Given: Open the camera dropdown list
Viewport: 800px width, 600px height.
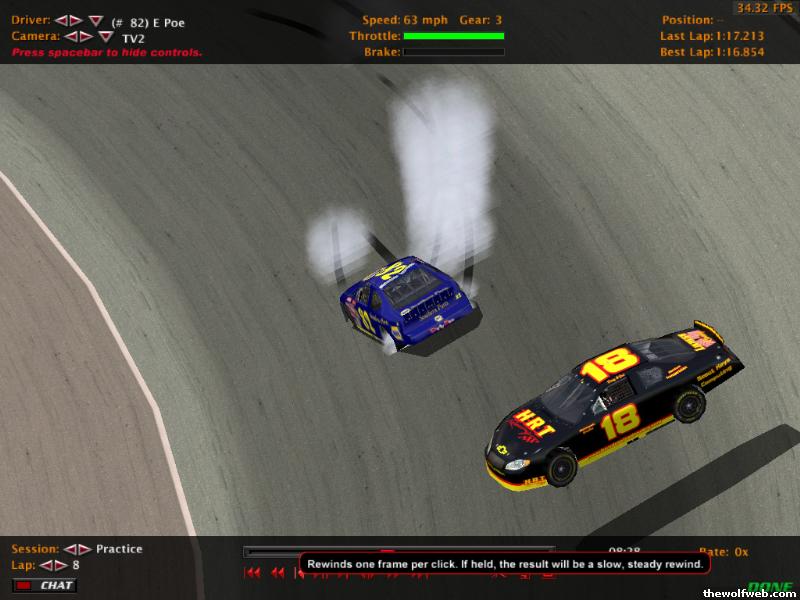Looking at the screenshot, I should coord(105,36).
